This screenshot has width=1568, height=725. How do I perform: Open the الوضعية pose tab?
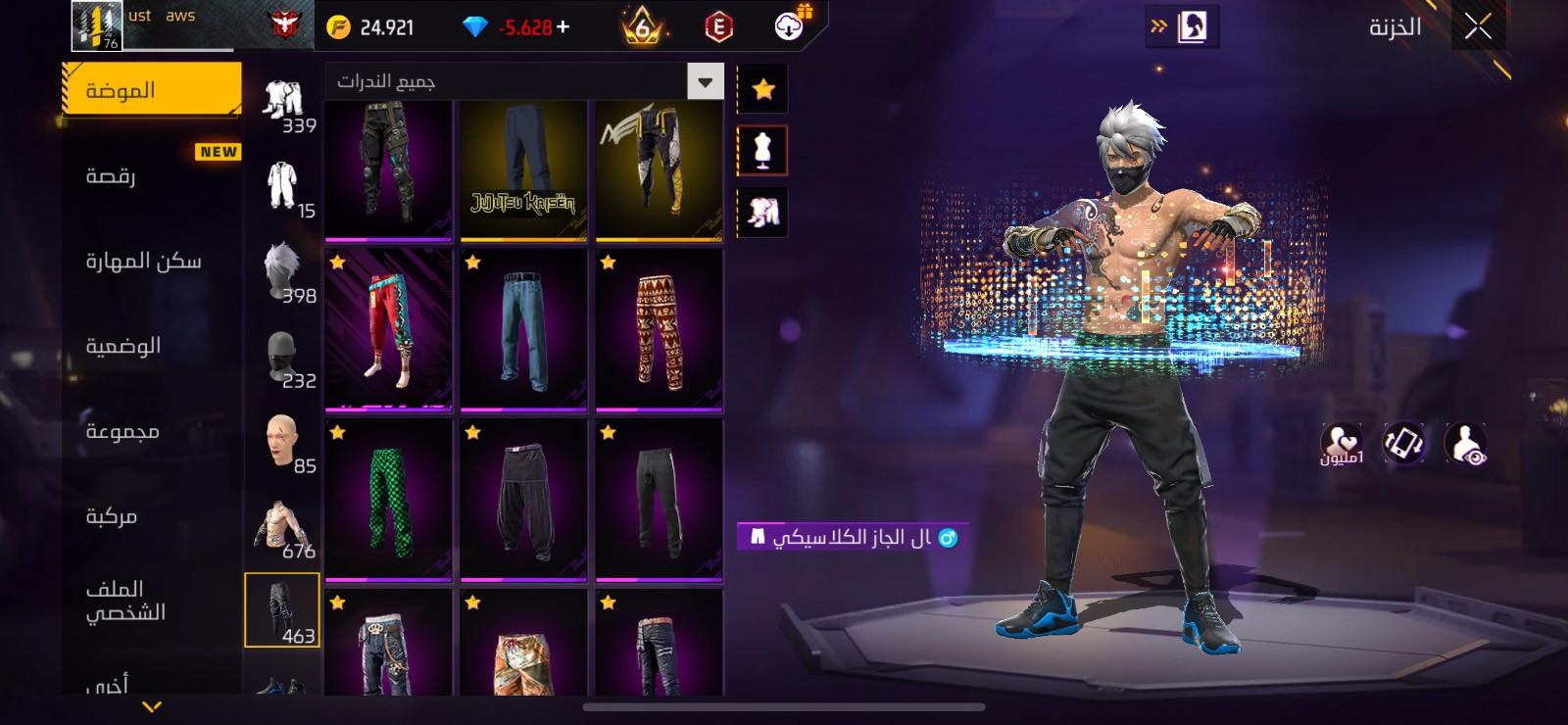point(152,346)
